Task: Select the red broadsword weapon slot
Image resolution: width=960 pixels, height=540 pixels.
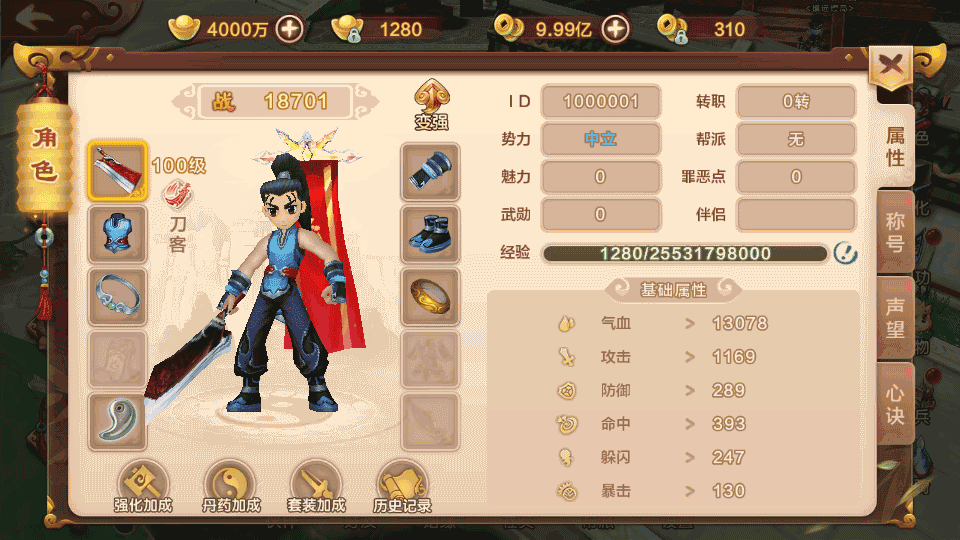Action: 118,171
